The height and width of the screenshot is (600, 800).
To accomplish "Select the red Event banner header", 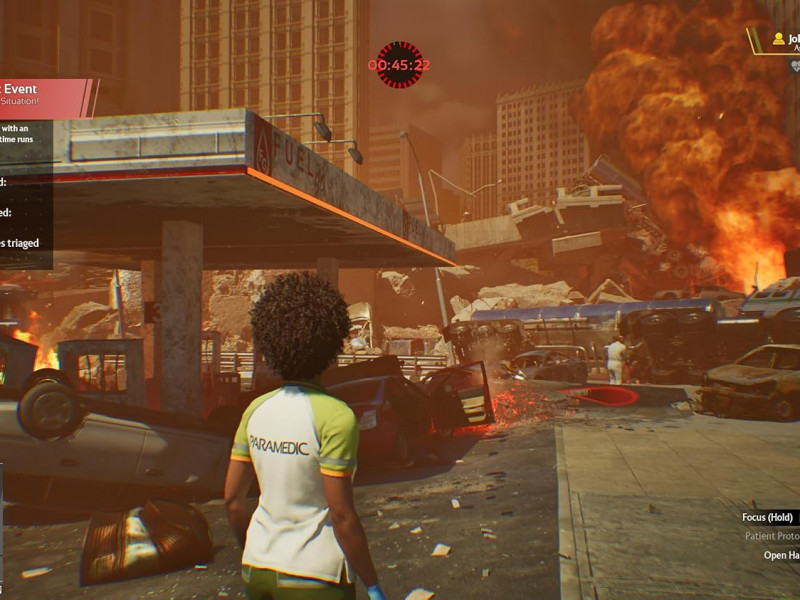I will [45, 96].
